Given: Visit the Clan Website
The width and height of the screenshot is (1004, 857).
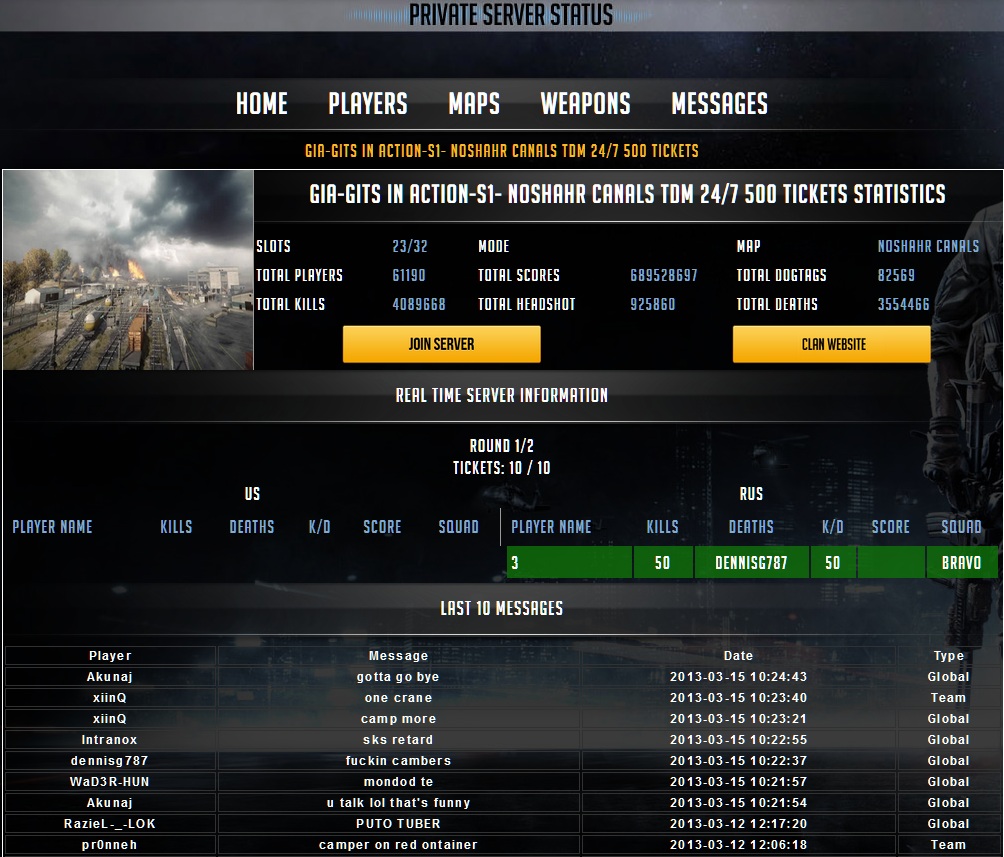Looking at the screenshot, I should [x=832, y=344].
